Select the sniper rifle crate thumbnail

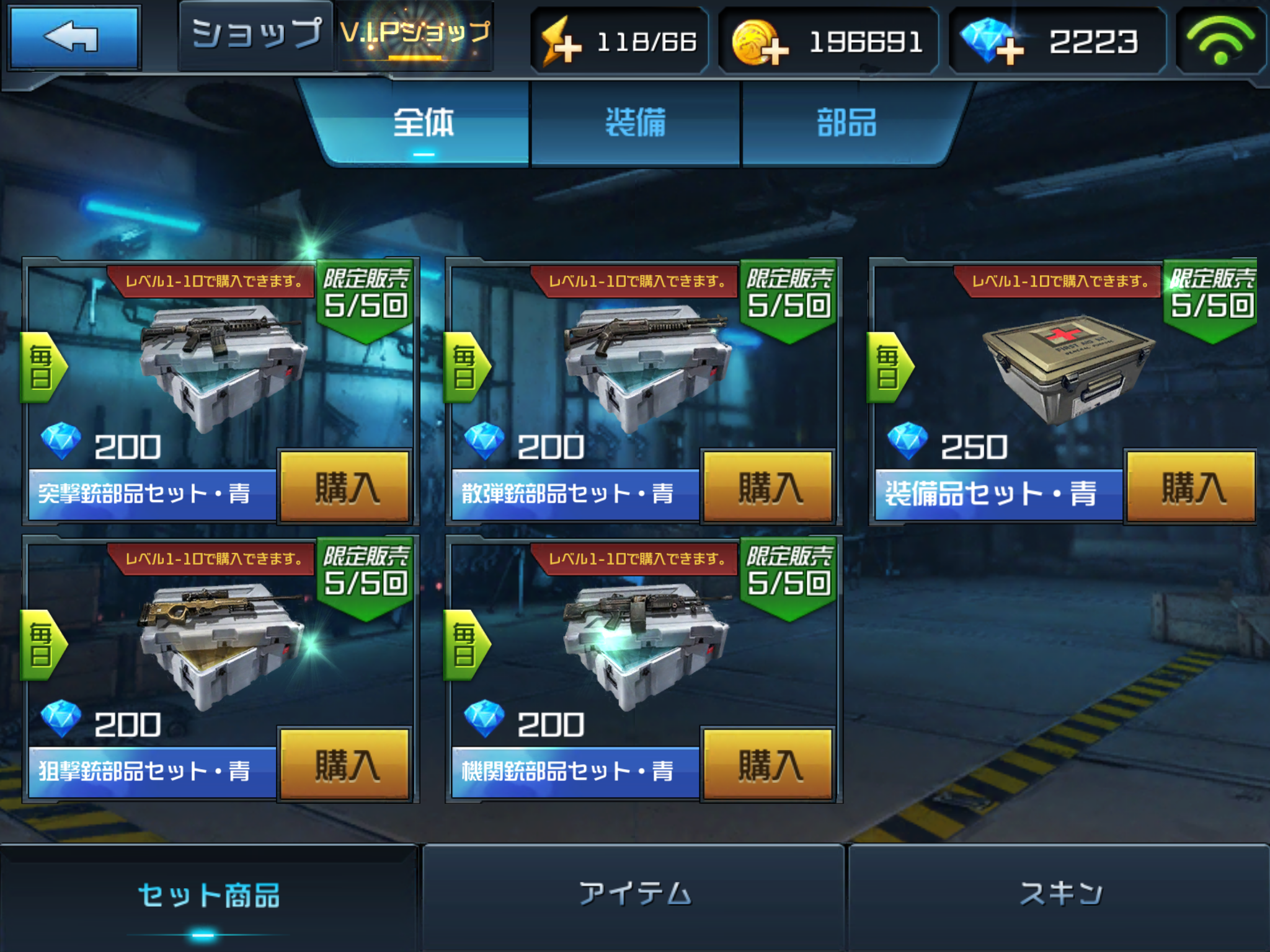(221, 643)
